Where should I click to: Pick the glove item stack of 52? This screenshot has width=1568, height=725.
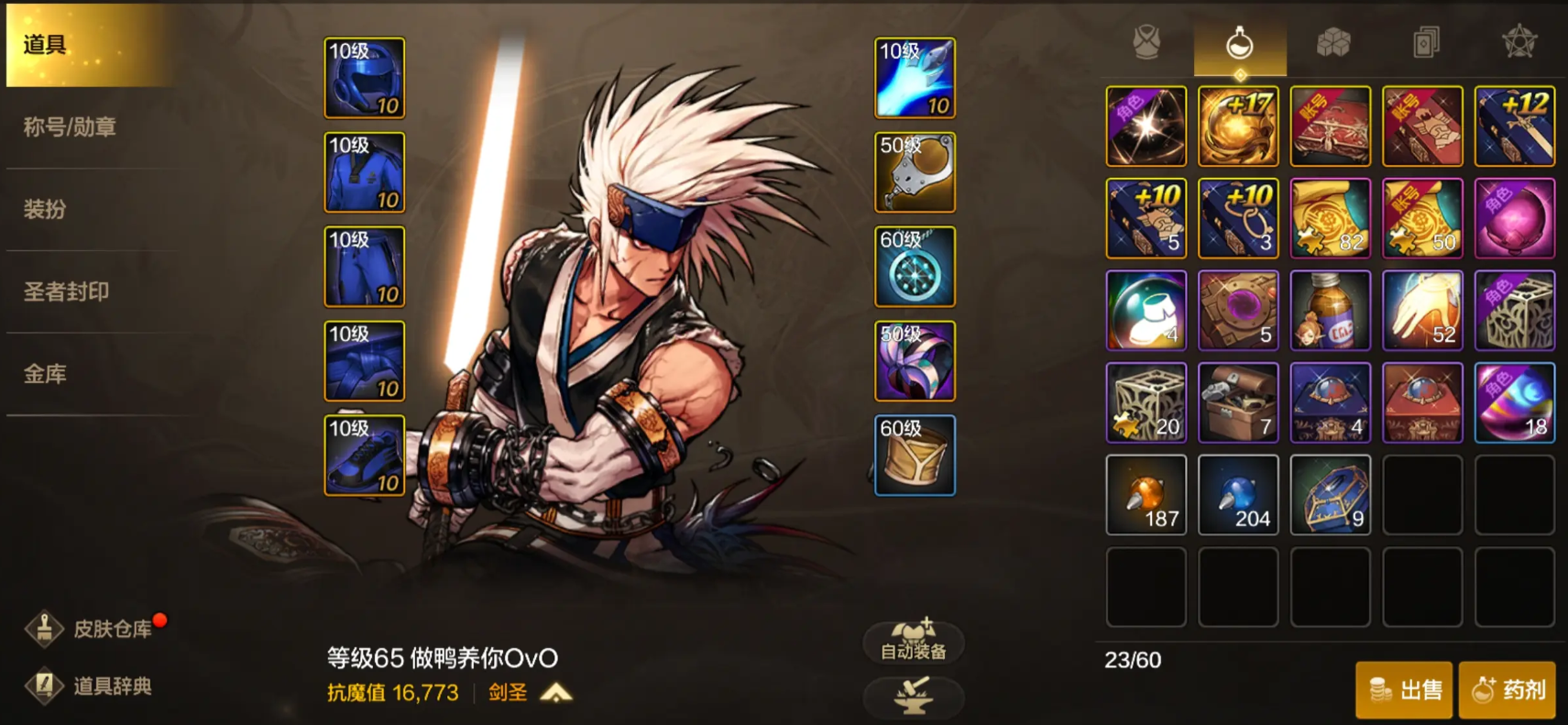click(x=1422, y=311)
